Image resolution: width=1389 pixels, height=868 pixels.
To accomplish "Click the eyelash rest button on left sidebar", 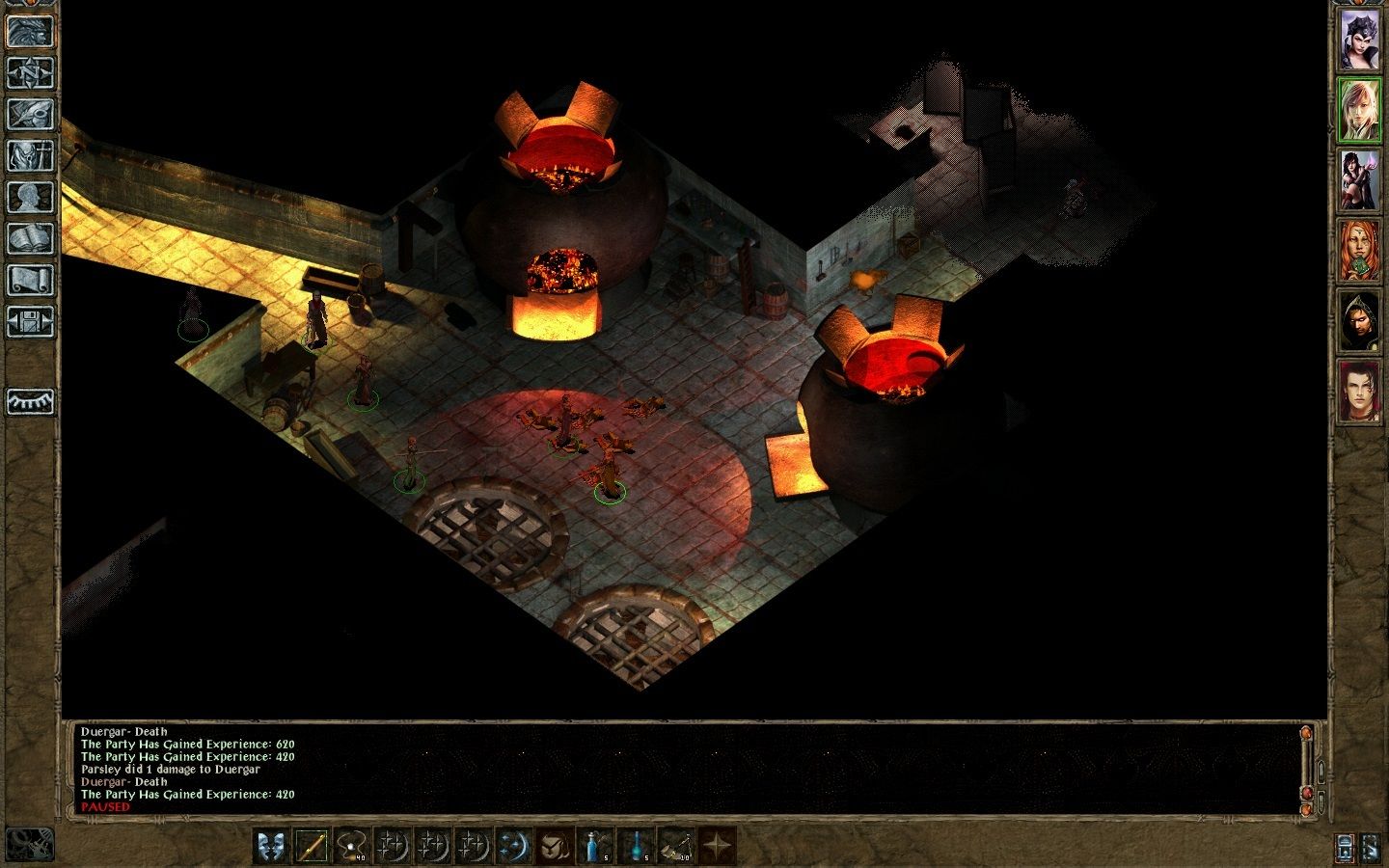I will coord(30,400).
